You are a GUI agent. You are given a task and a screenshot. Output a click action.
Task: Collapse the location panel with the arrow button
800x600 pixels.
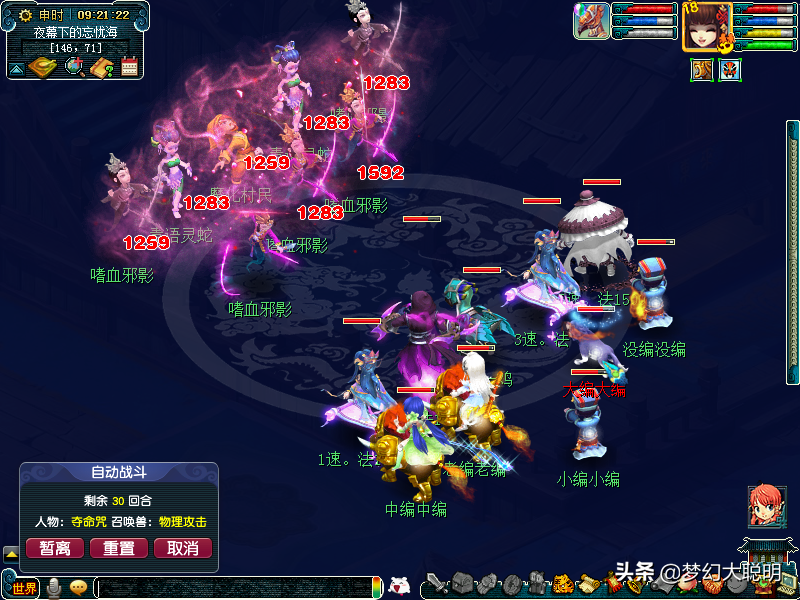[x=17, y=68]
